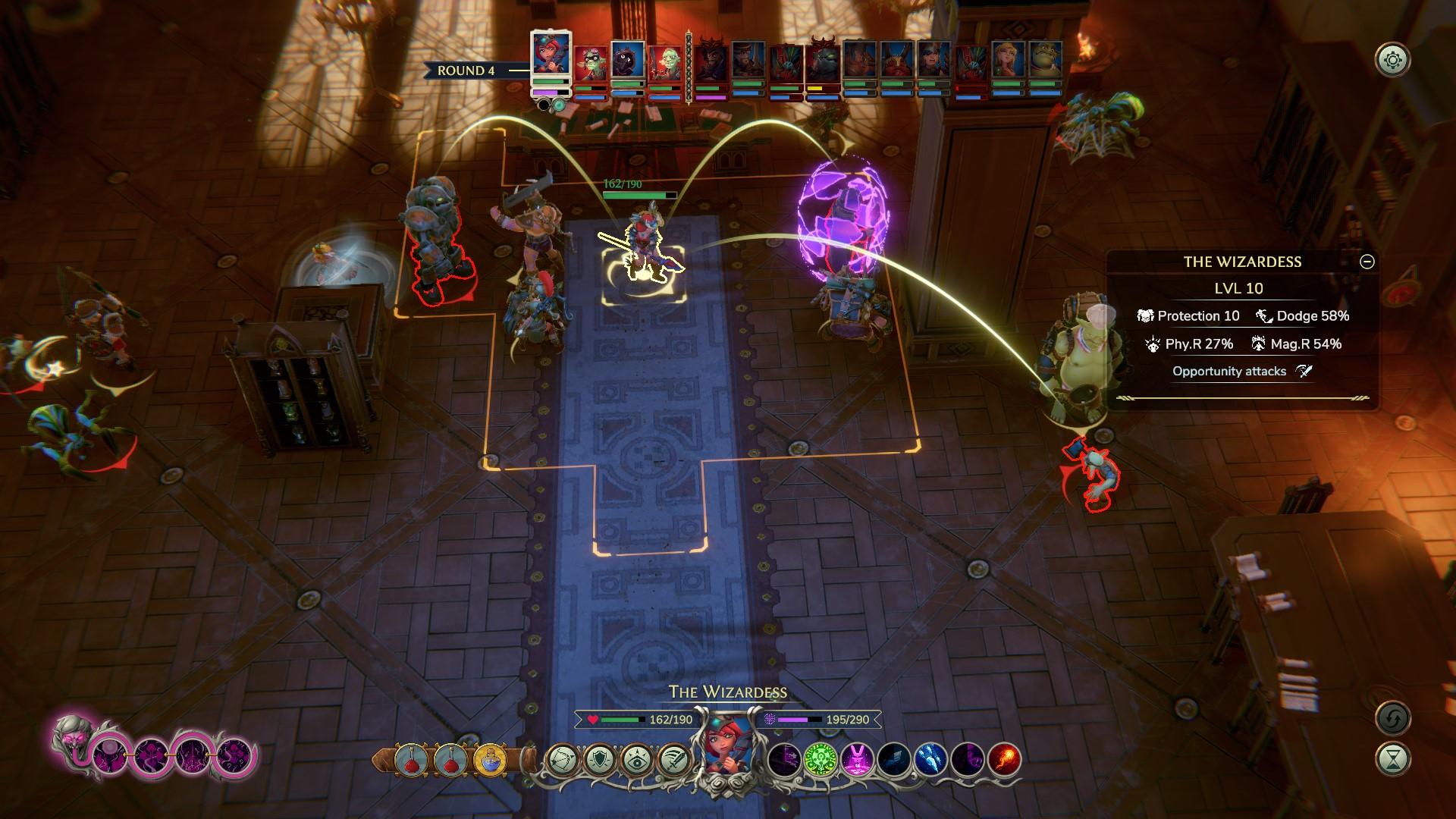Cast the pink rabbit-eared figure spell
1456x819 pixels.
pos(856,759)
